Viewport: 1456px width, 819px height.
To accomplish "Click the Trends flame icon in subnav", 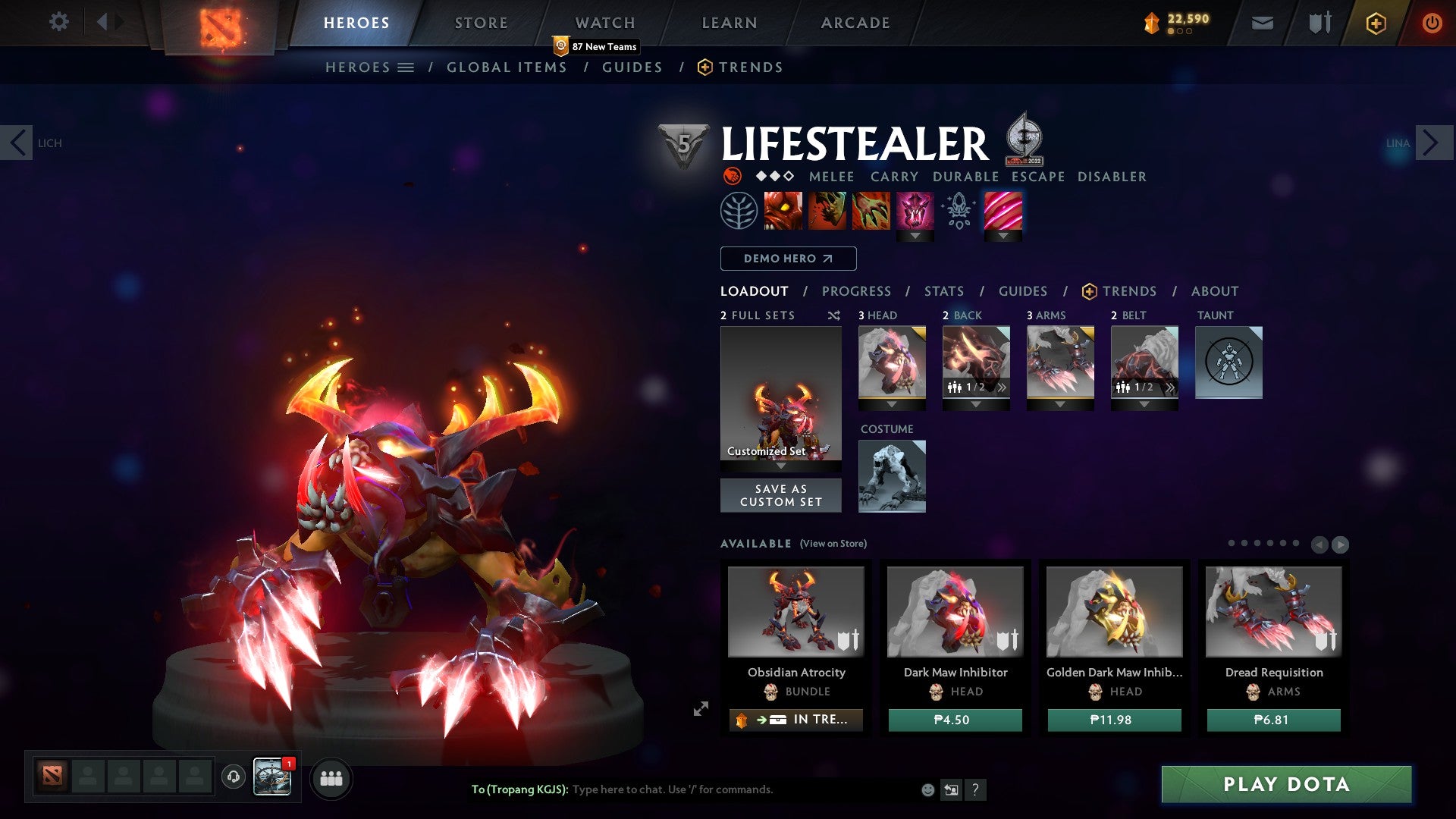I will [x=705, y=67].
